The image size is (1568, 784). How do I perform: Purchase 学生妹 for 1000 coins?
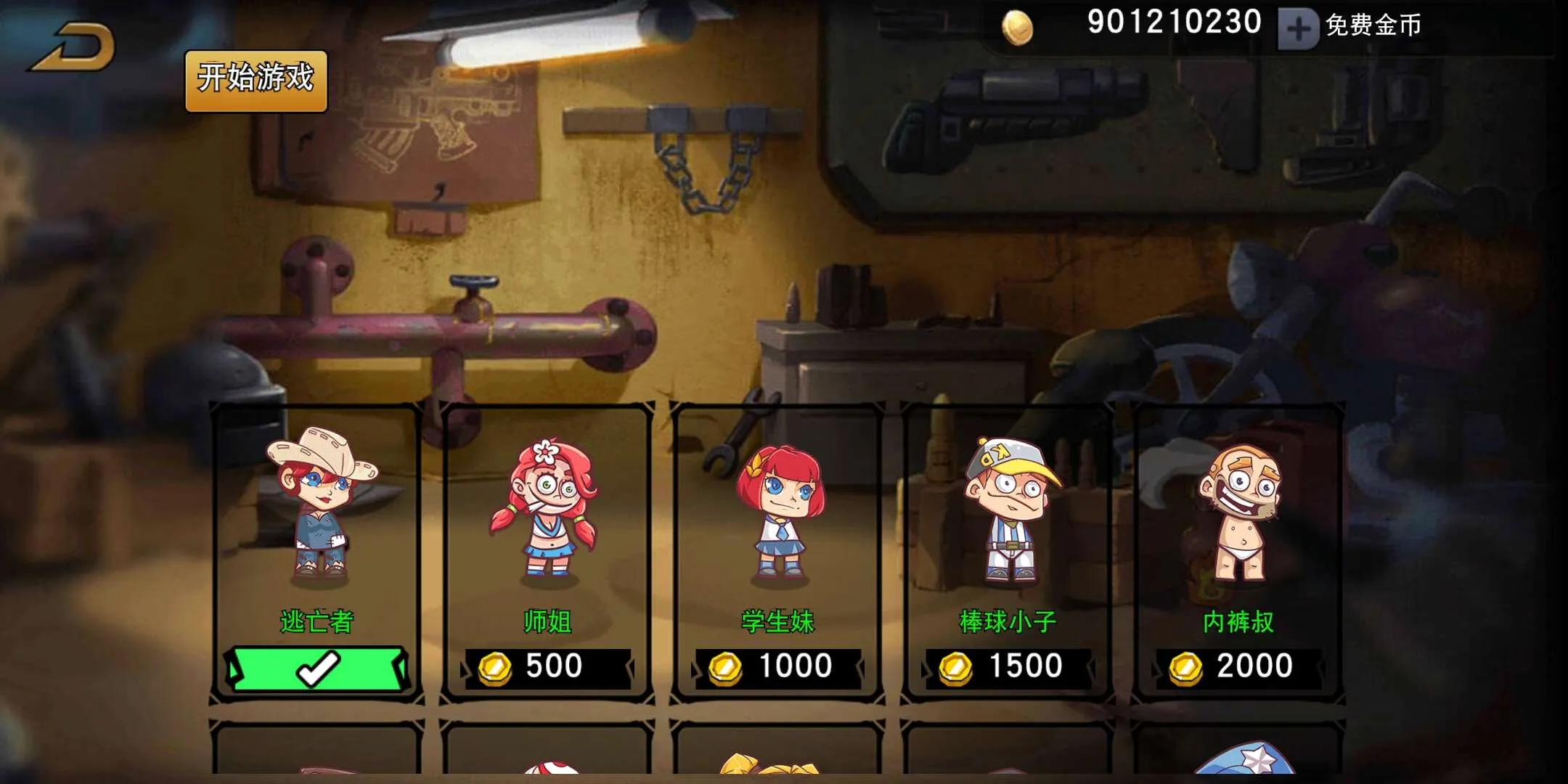(777, 667)
